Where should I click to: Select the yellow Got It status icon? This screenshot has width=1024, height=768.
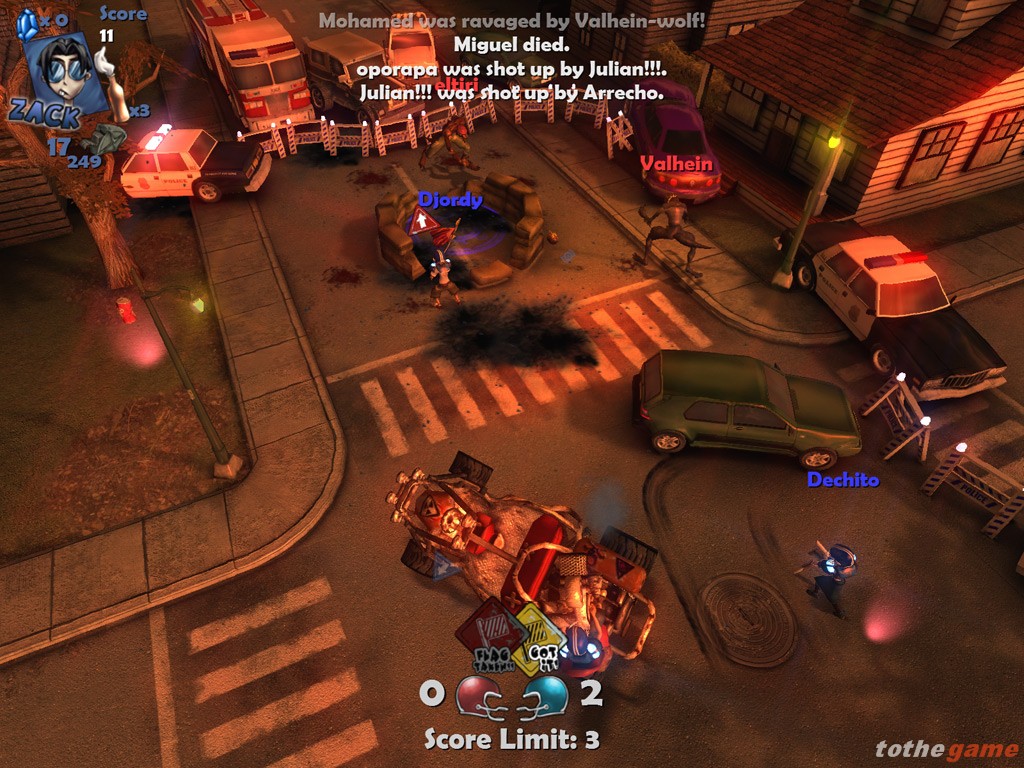tap(538, 636)
